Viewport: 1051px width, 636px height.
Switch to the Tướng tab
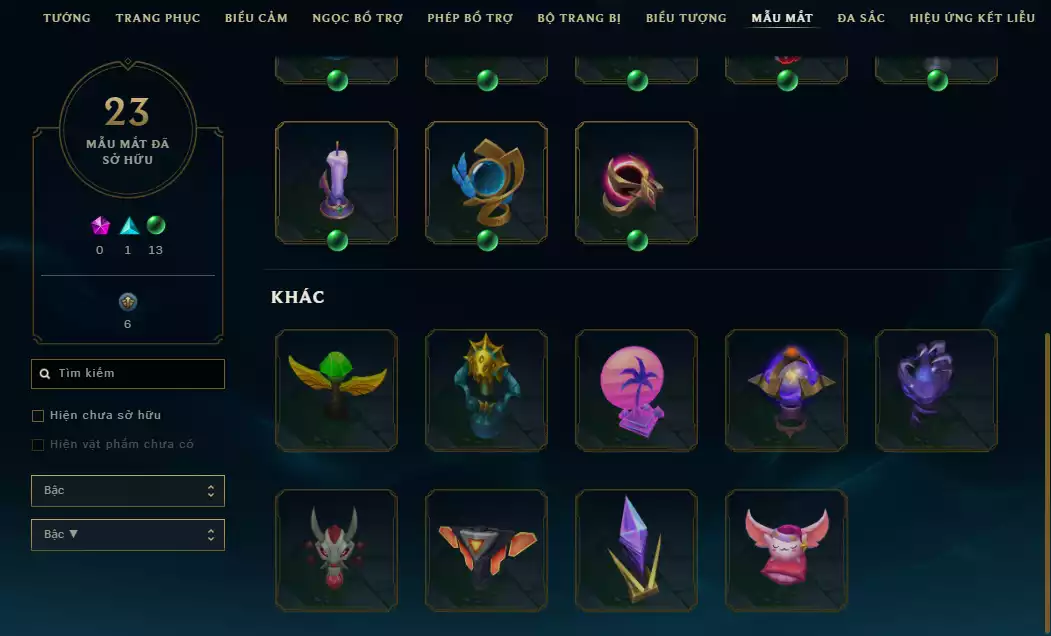tap(67, 18)
